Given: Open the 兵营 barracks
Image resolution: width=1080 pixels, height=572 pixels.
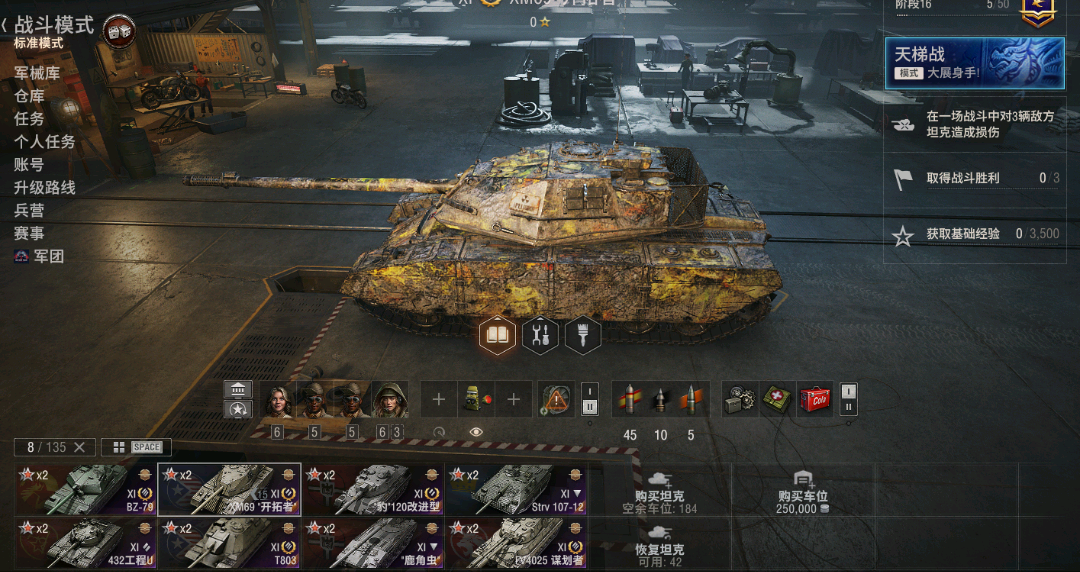Looking at the screenshot, I should pyautogui.click(x=29, y=210).
